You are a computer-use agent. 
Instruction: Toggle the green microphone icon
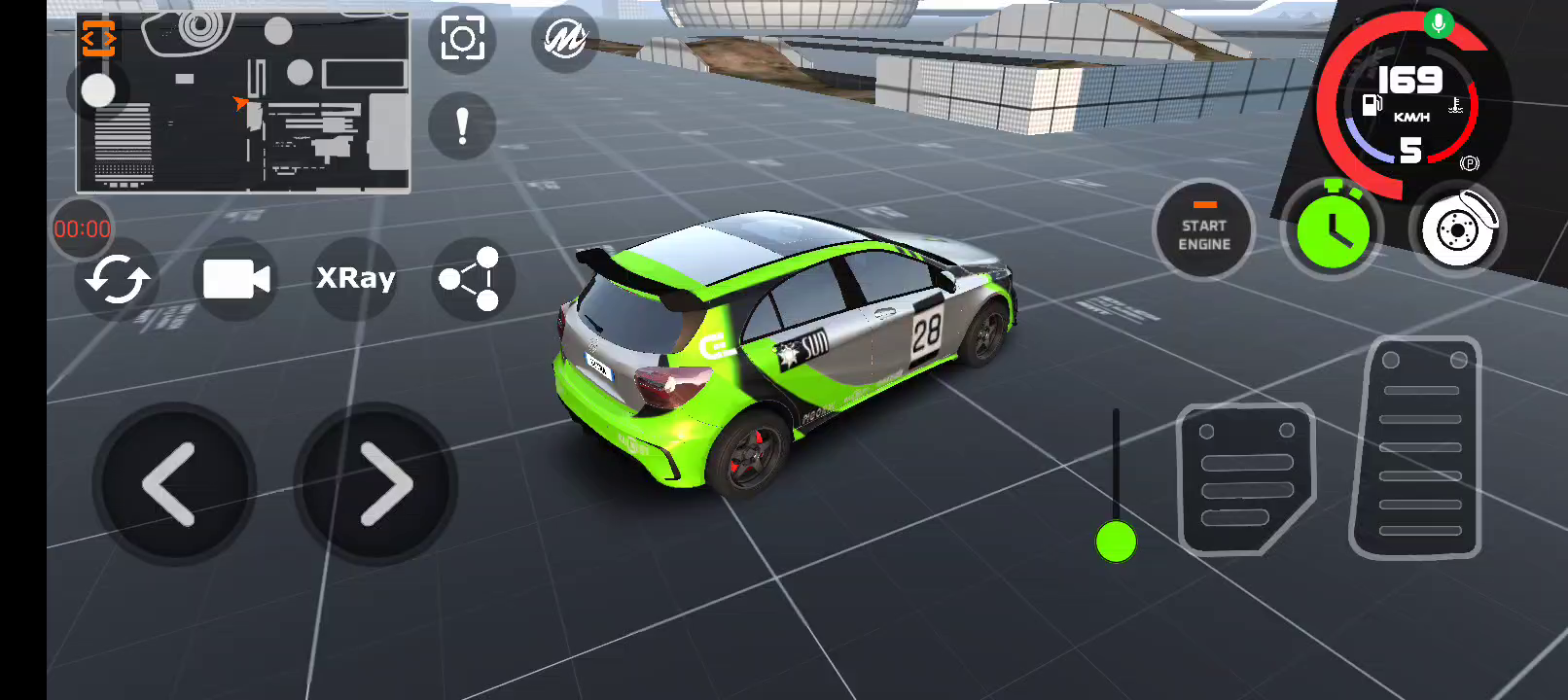click(x=1438, y=22)
